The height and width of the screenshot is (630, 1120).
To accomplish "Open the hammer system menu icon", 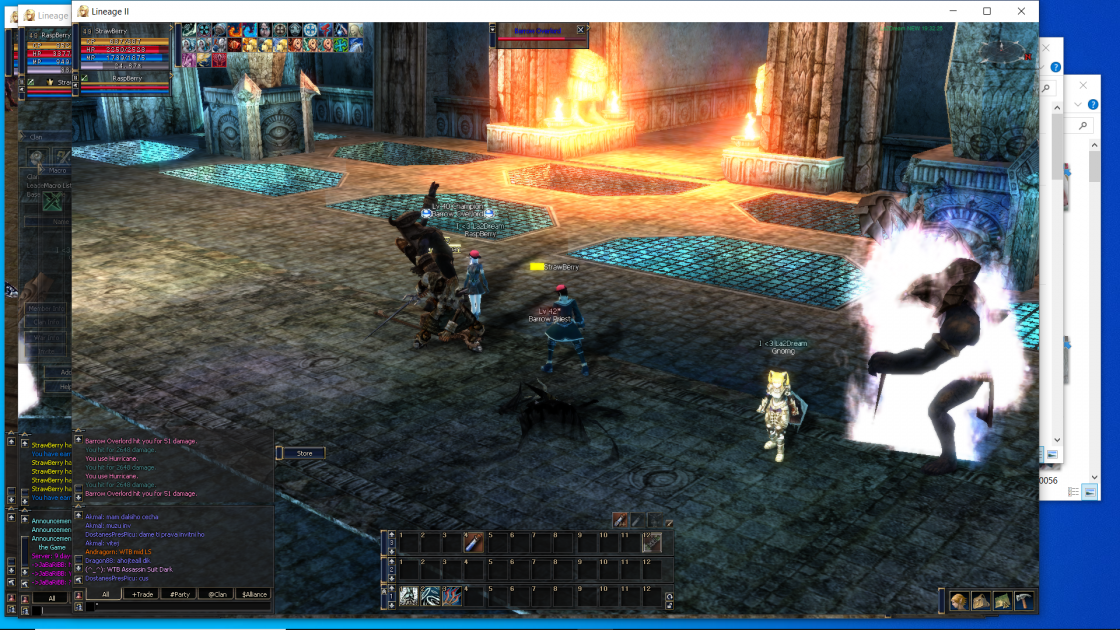I will [x=1024, y=600].
